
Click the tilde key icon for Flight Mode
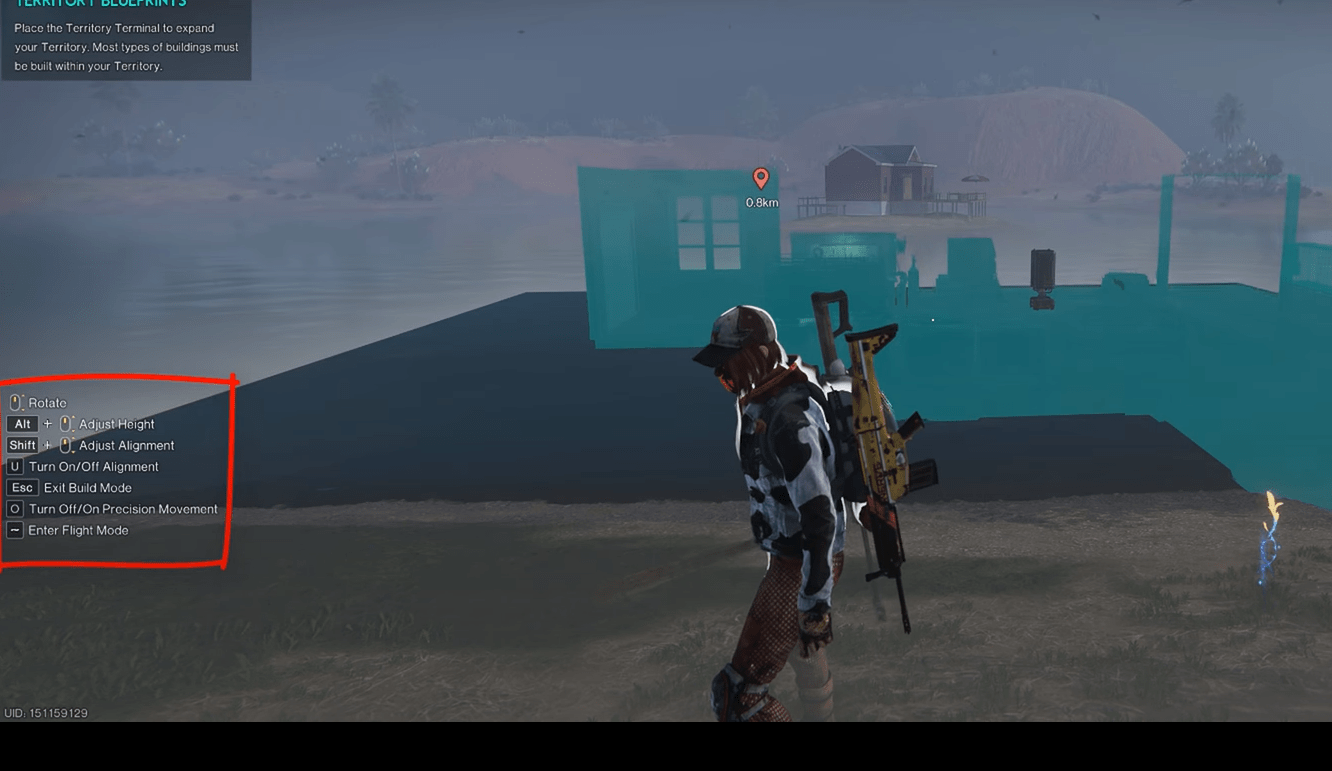14,530
